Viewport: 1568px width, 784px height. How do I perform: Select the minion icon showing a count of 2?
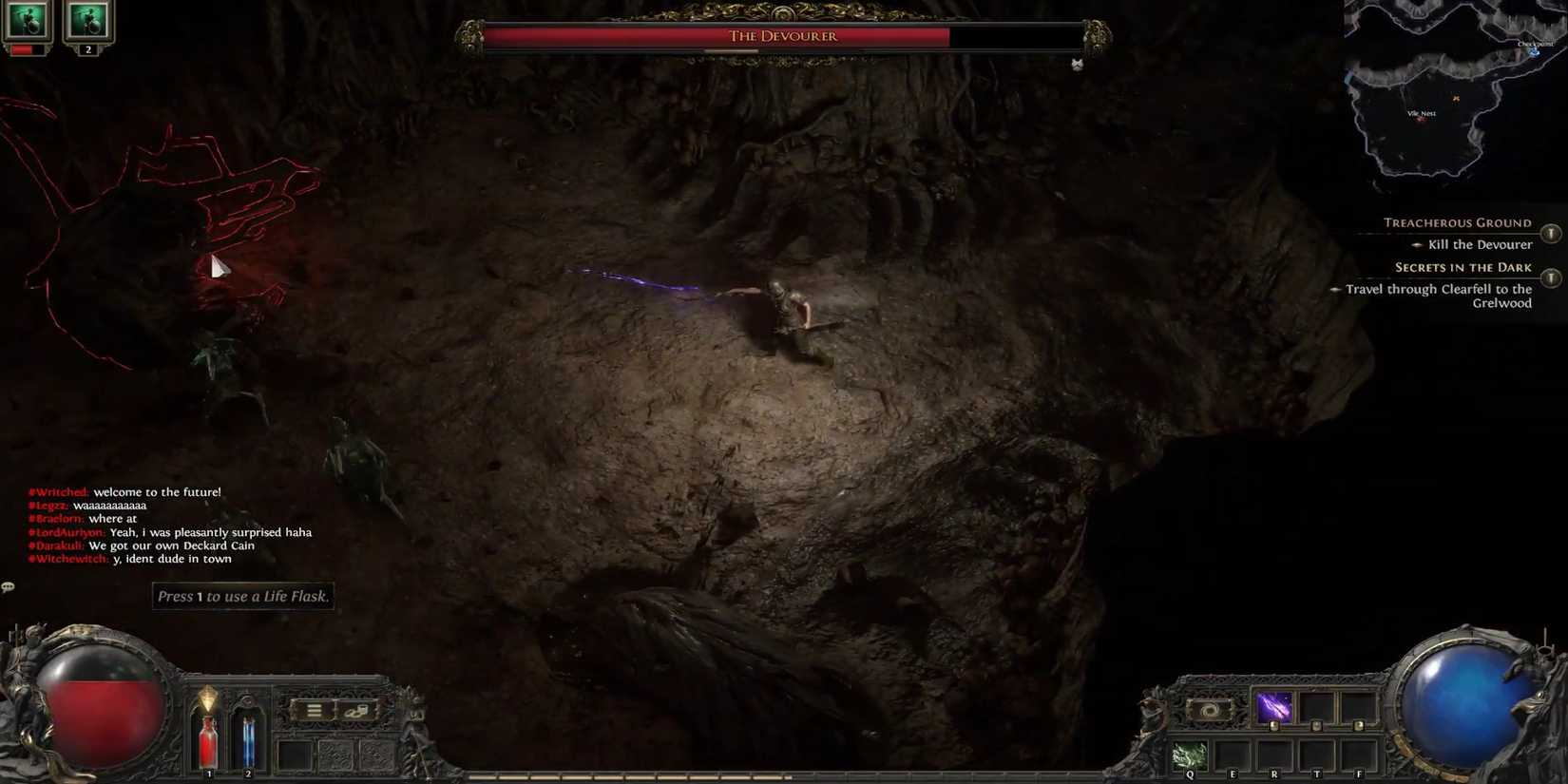tap(87, 21)
